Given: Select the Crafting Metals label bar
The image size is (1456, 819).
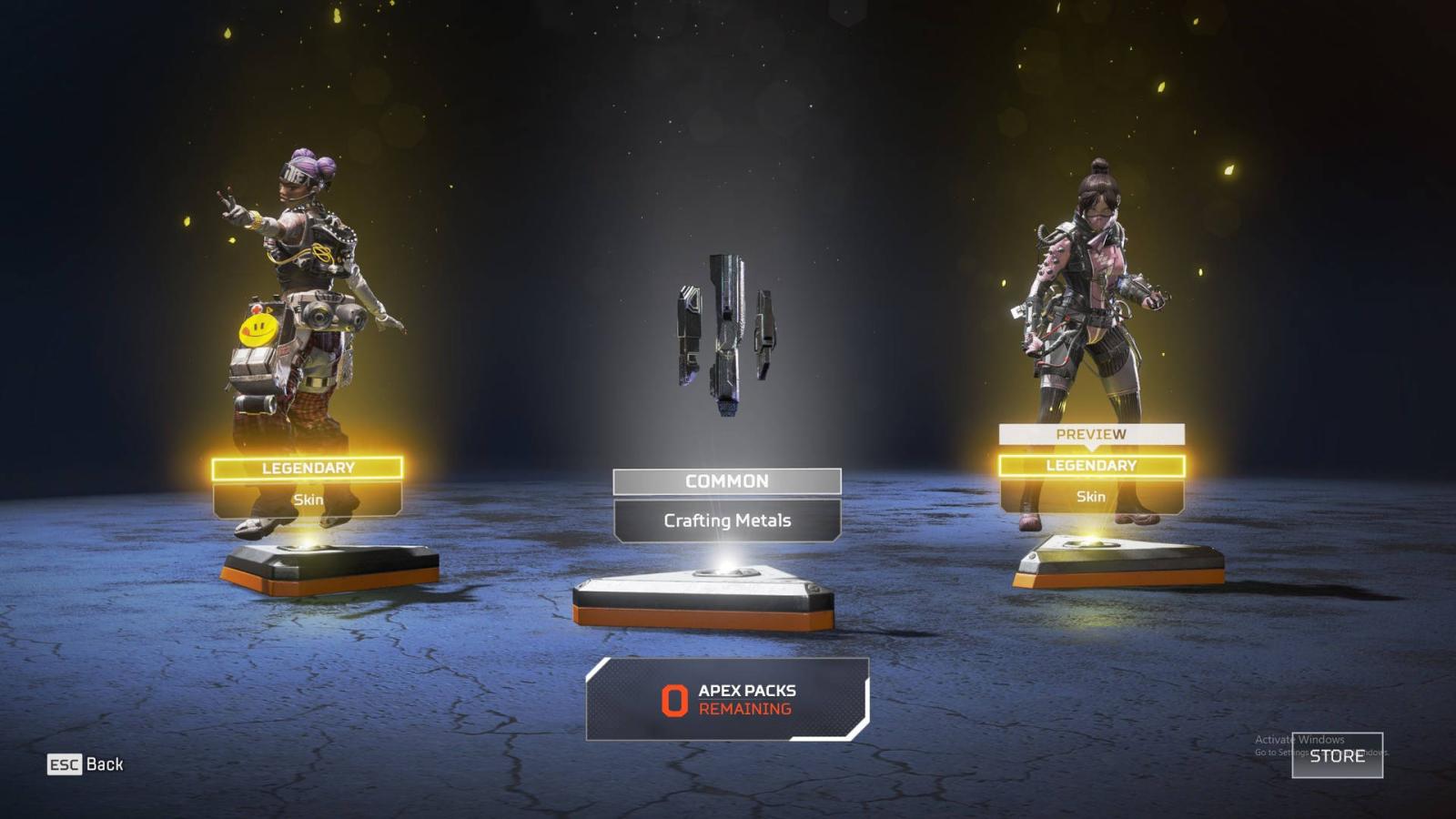Looking at the screenshot, I should click(726, 521).
